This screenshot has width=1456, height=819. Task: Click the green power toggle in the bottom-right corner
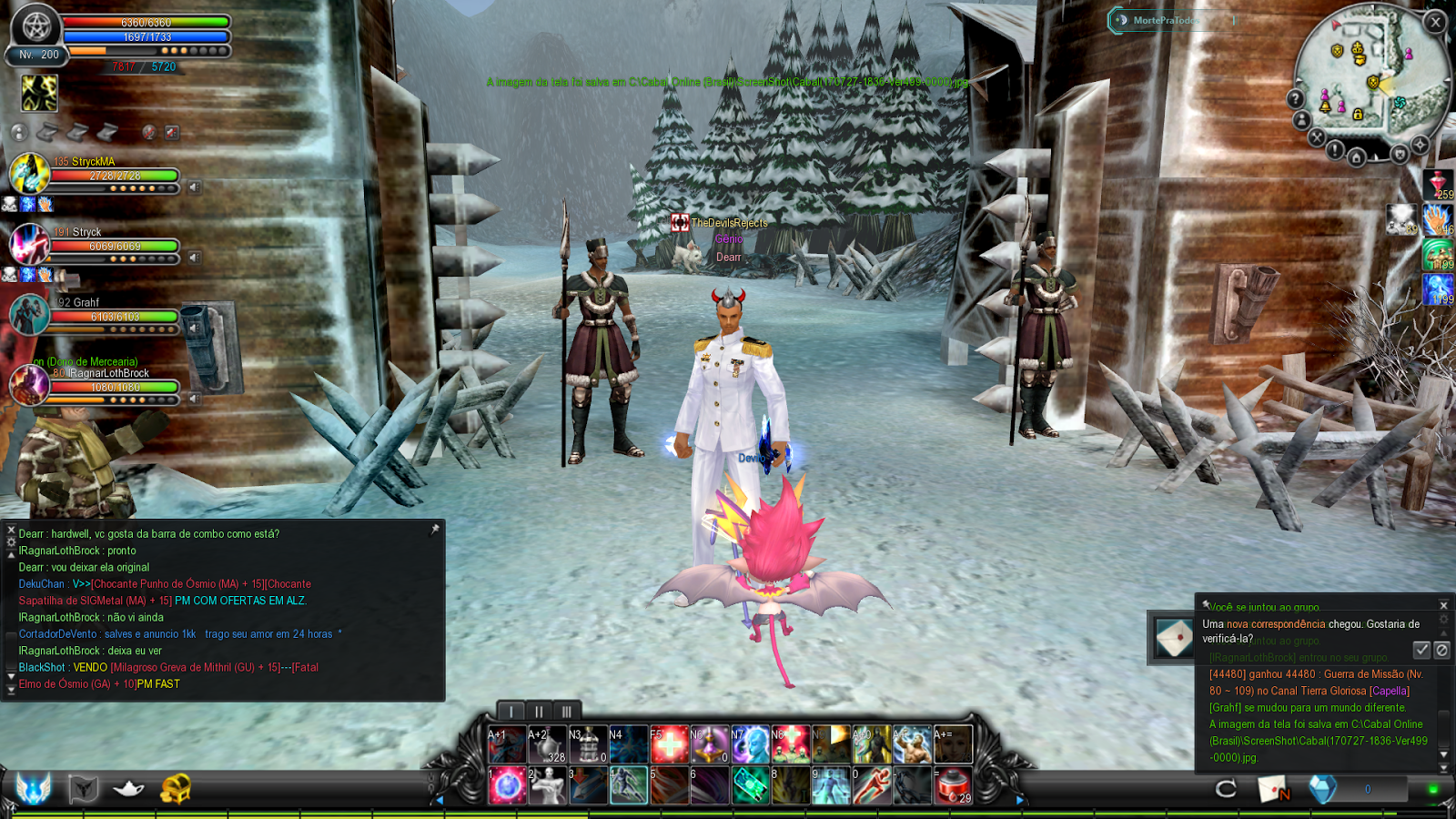click(x=1433, y=790)
